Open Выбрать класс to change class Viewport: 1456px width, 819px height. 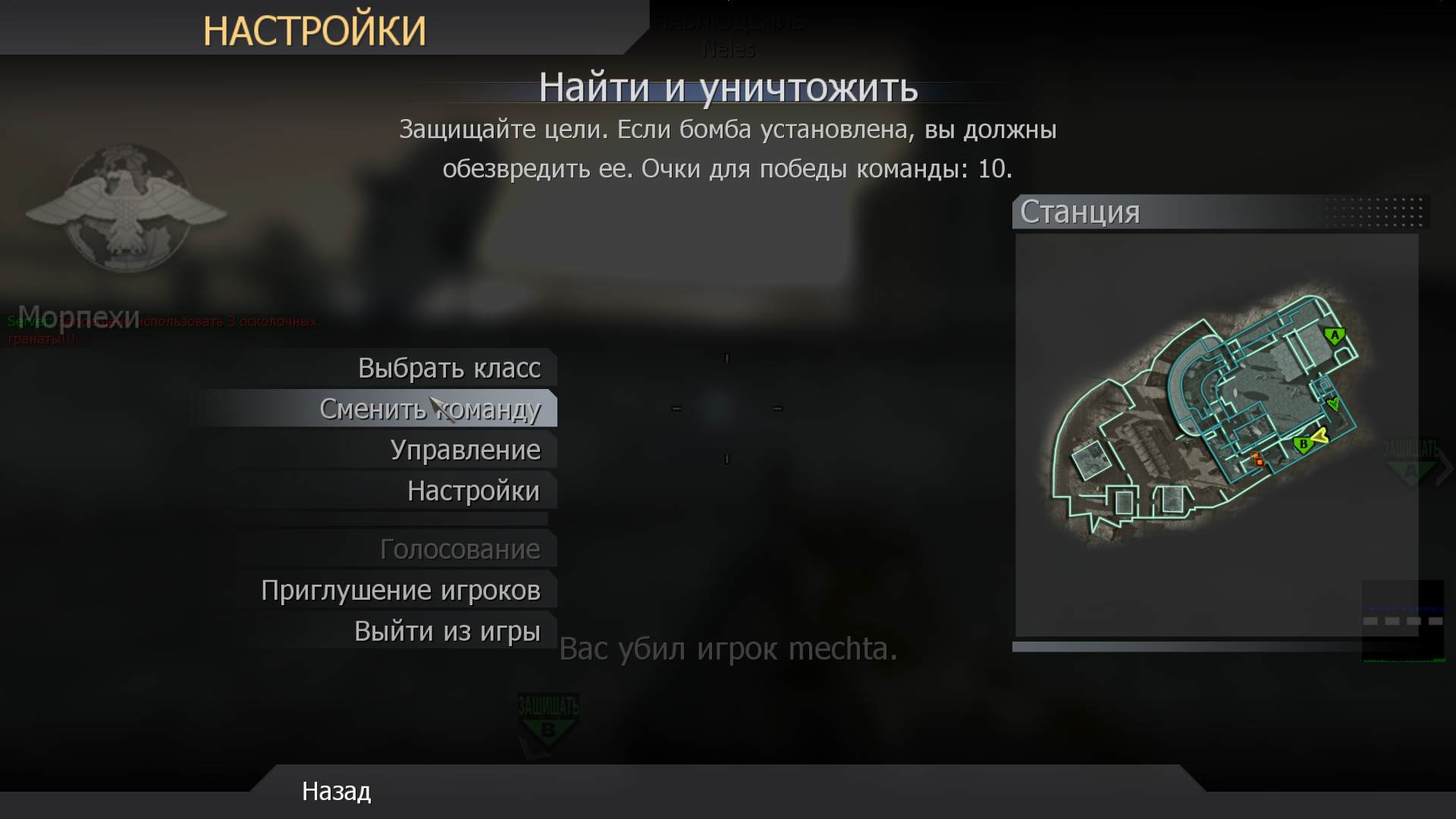450,367
